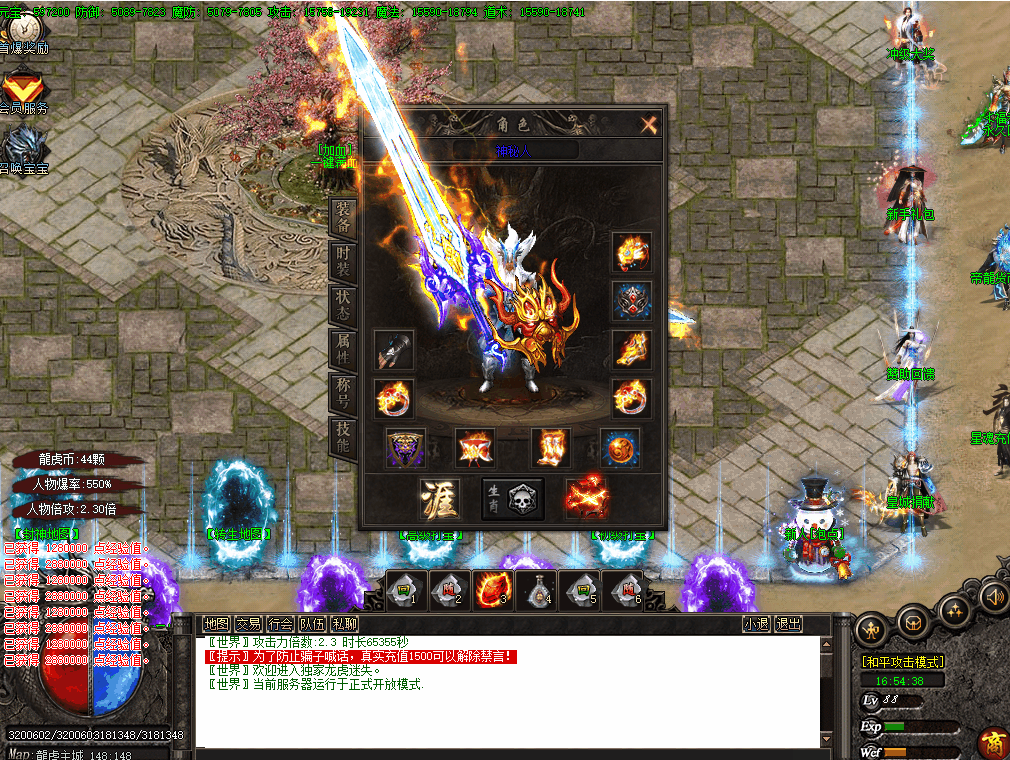Open the 行会 guild button
Screen dimensions: 1010x760
pyautogui.click(x=281, y=624)
